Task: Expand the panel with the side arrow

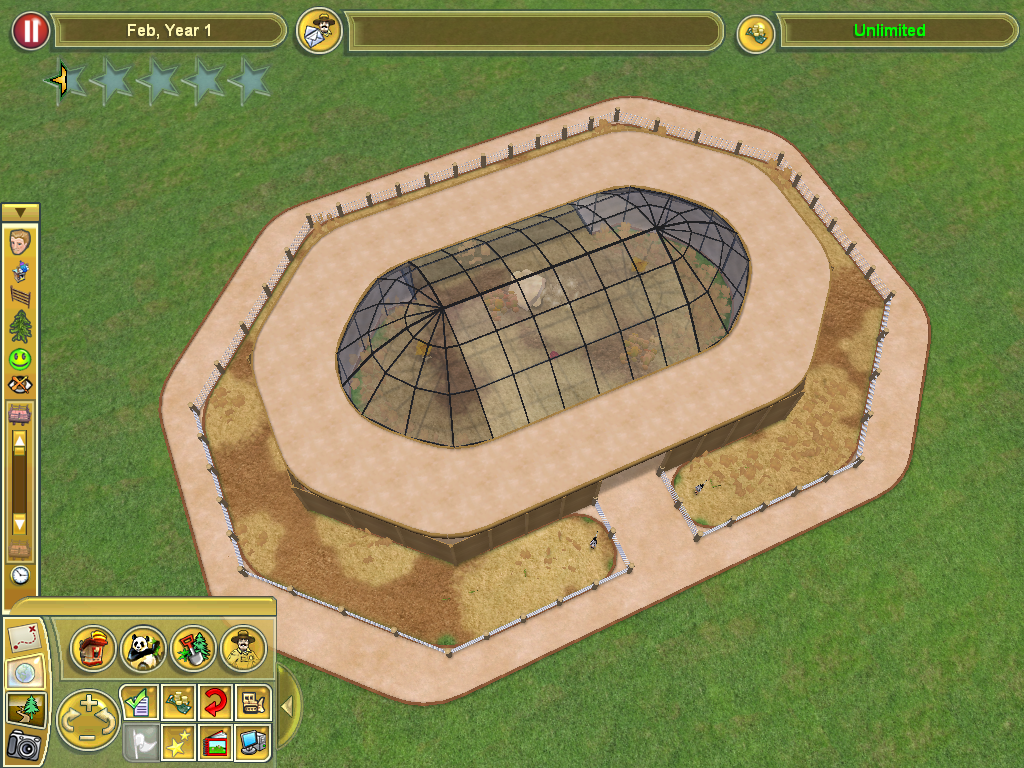Action: [x=287, y=707]
